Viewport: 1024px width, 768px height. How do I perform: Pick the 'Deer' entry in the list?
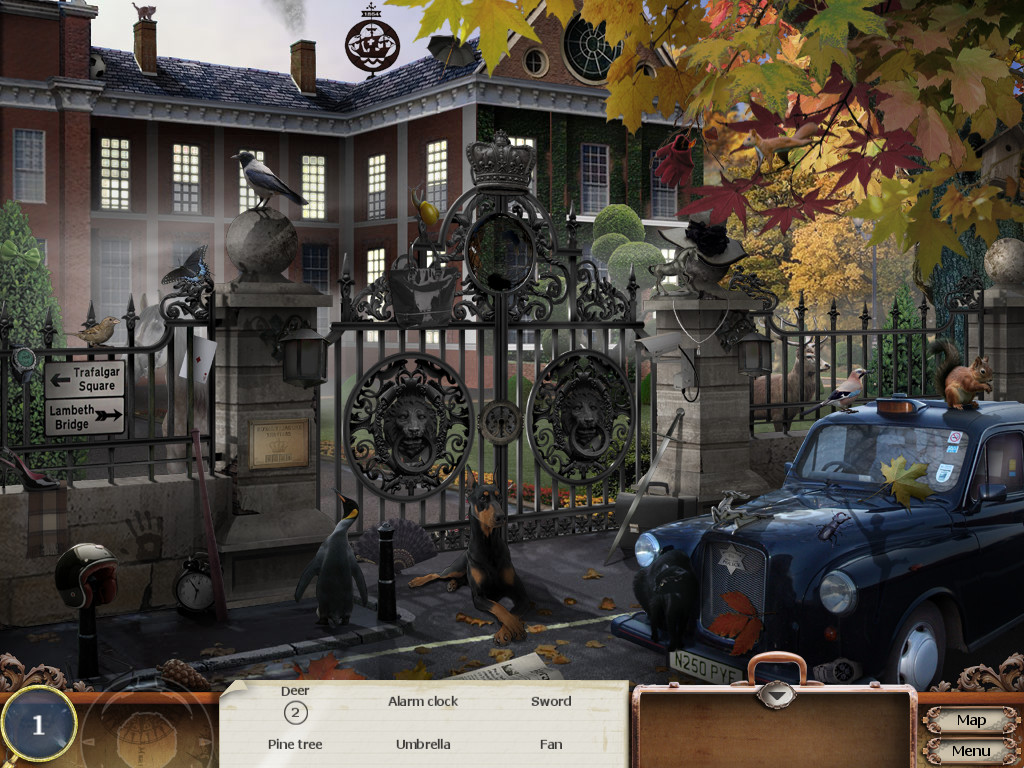(x=295, y=691)
